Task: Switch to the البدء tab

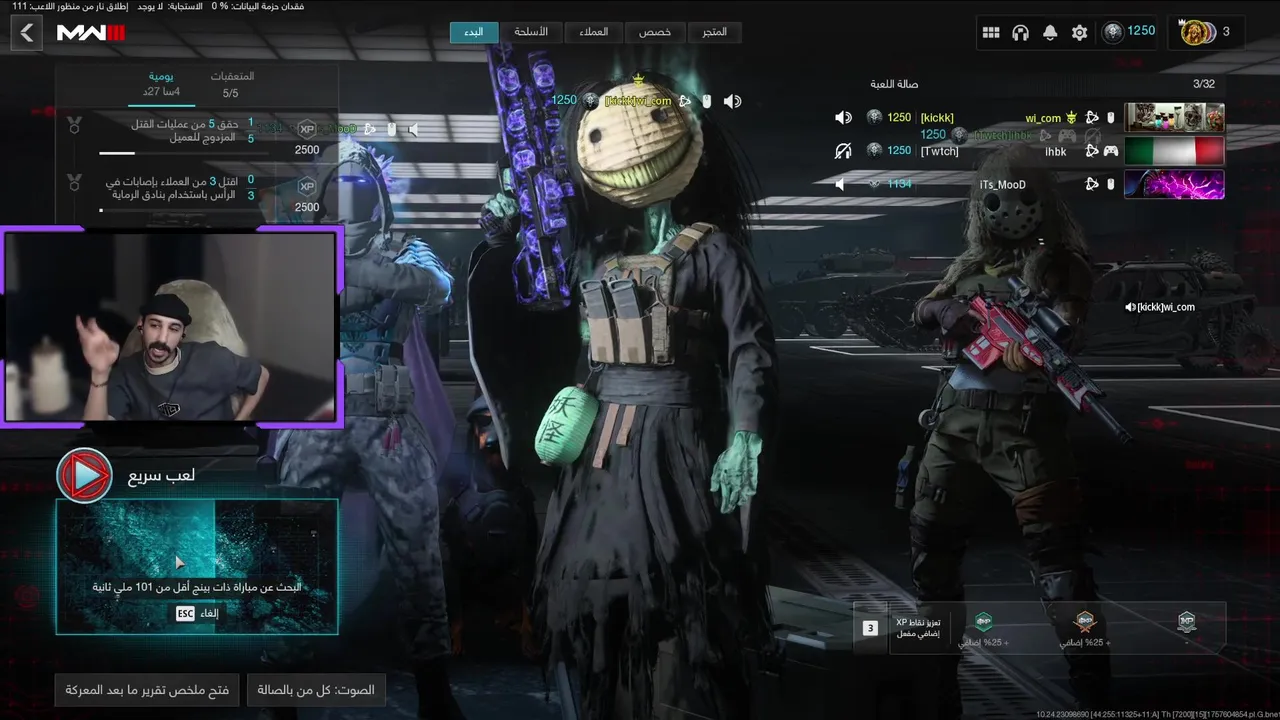Action: [474, 32]
